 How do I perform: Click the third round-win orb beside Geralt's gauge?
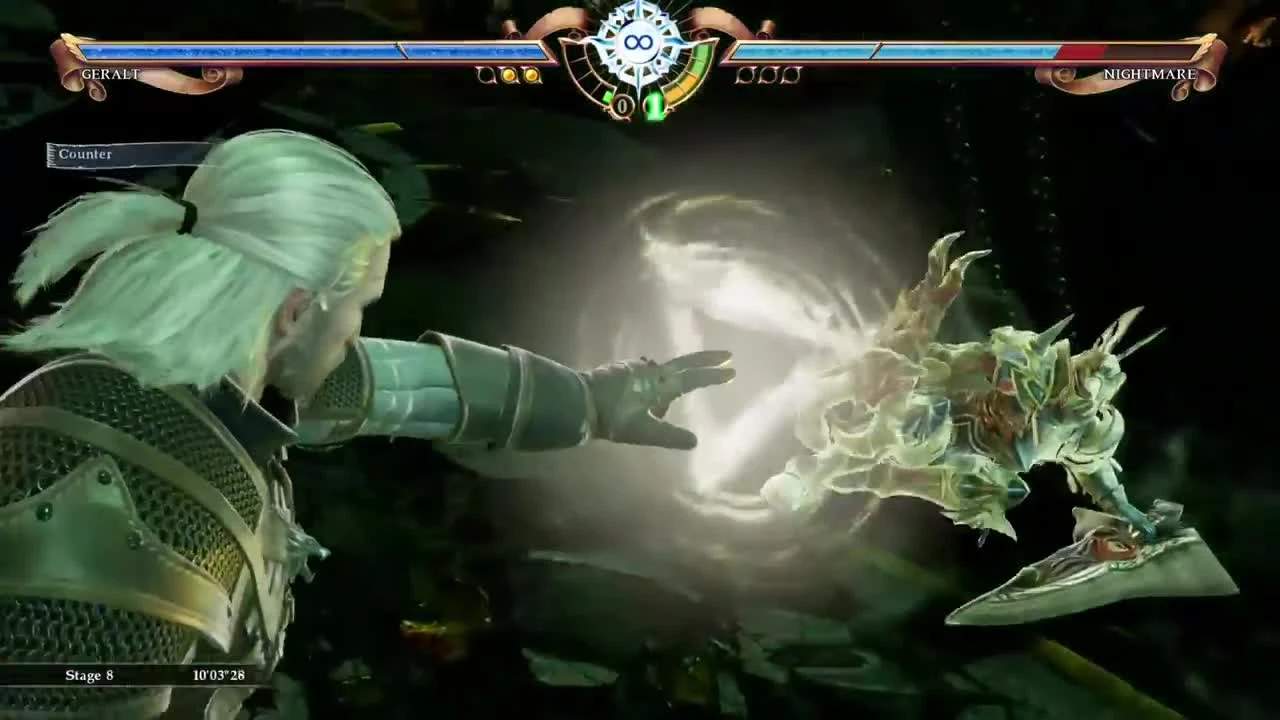[485, 74]
